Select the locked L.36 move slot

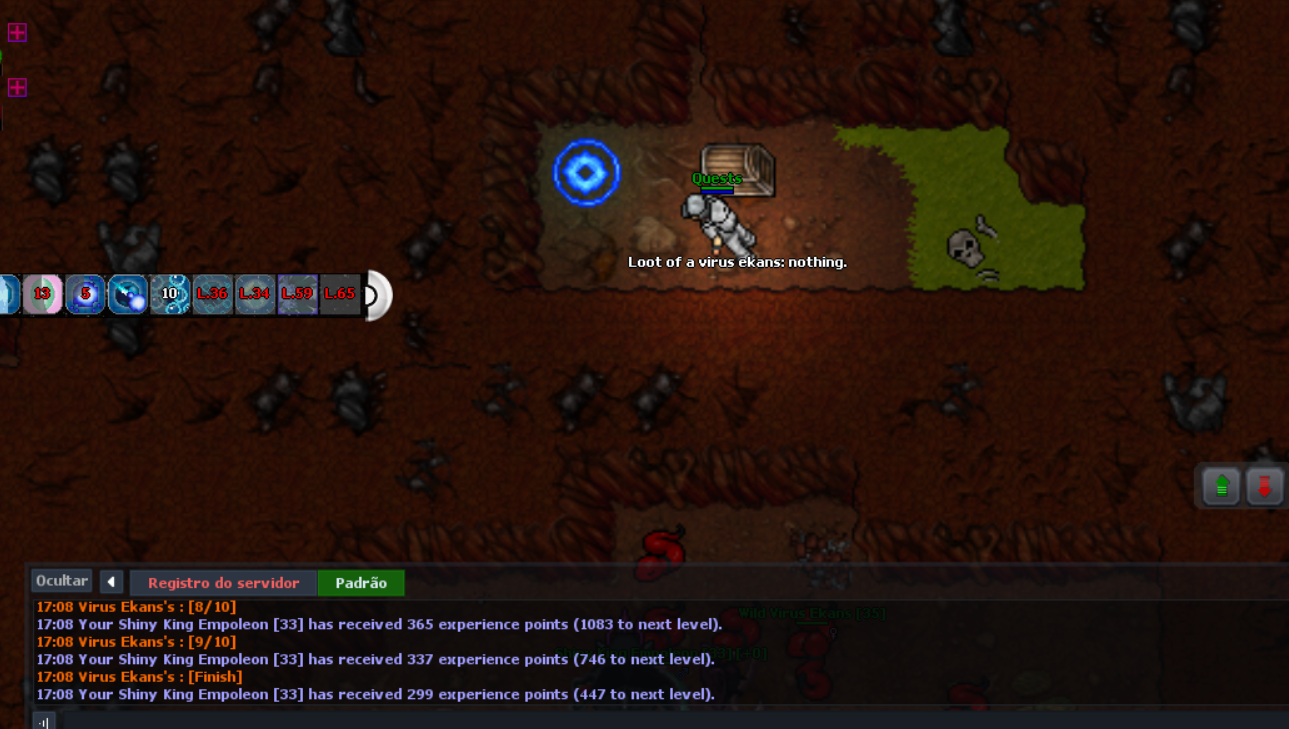[212, 295]
